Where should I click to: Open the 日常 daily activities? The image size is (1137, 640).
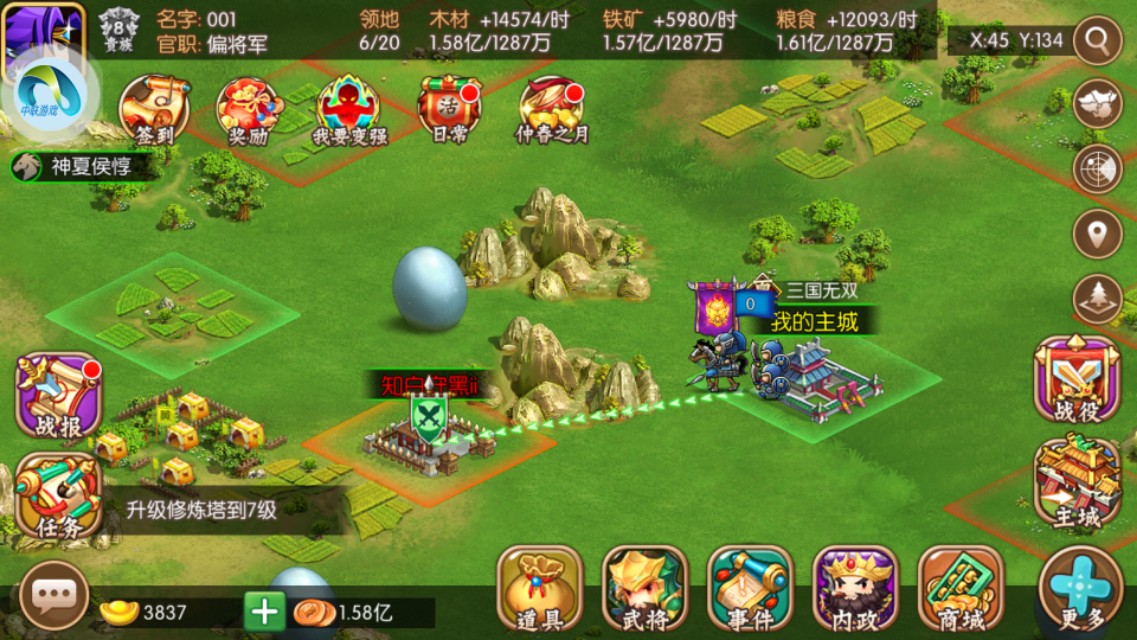(x=449, y=109)
